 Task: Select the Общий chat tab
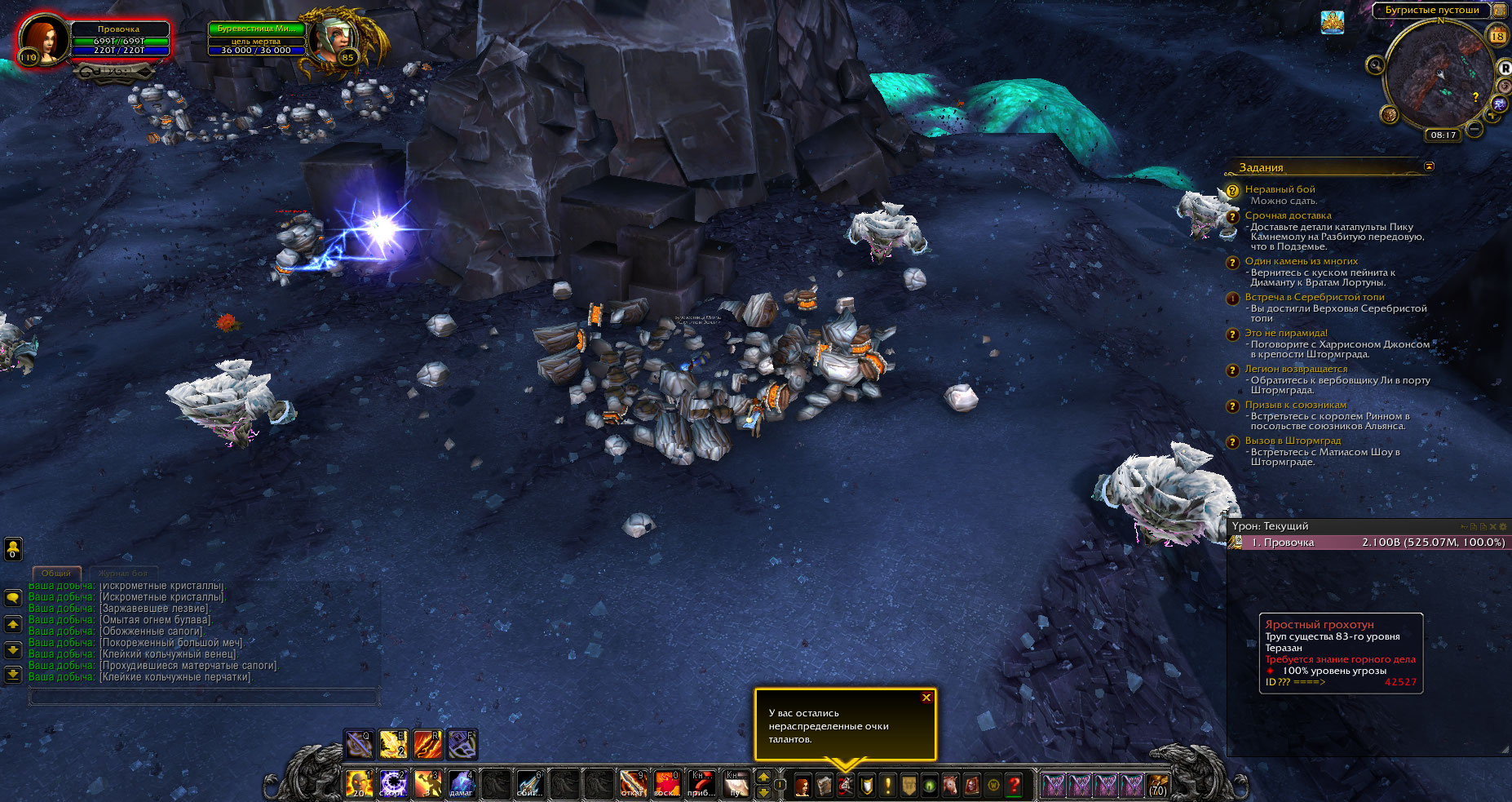56,573
